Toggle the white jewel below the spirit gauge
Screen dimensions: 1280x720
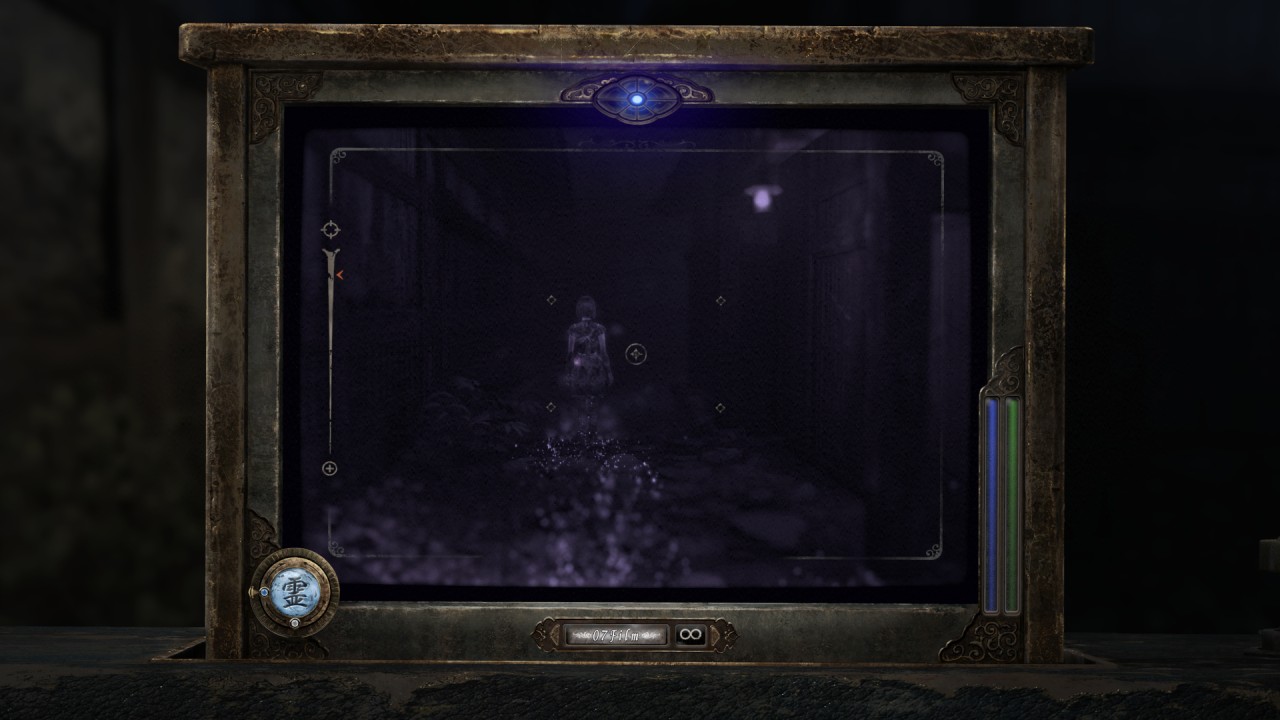(x=294, y=622)
